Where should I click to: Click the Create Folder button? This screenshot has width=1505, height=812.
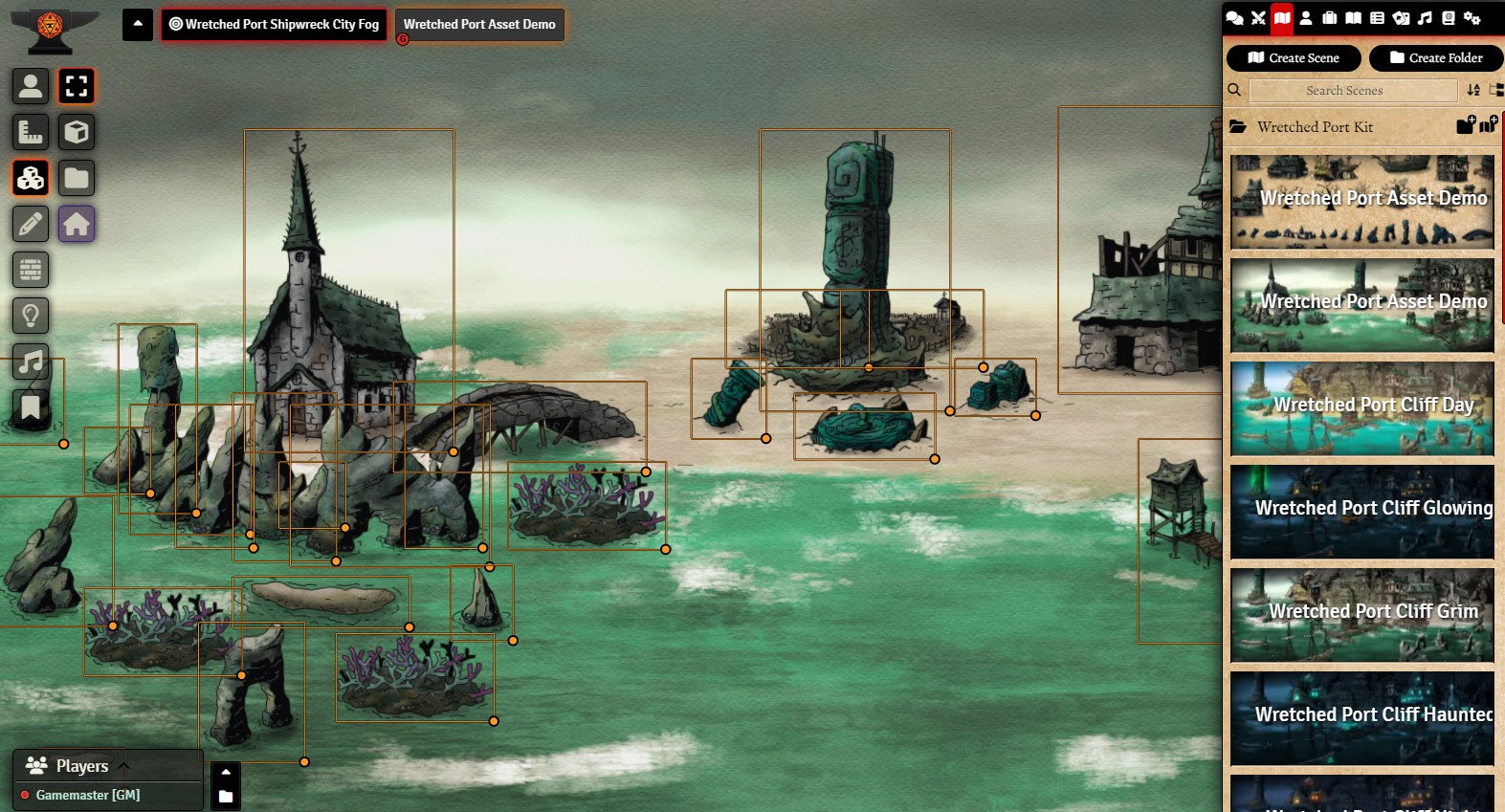1435,58
